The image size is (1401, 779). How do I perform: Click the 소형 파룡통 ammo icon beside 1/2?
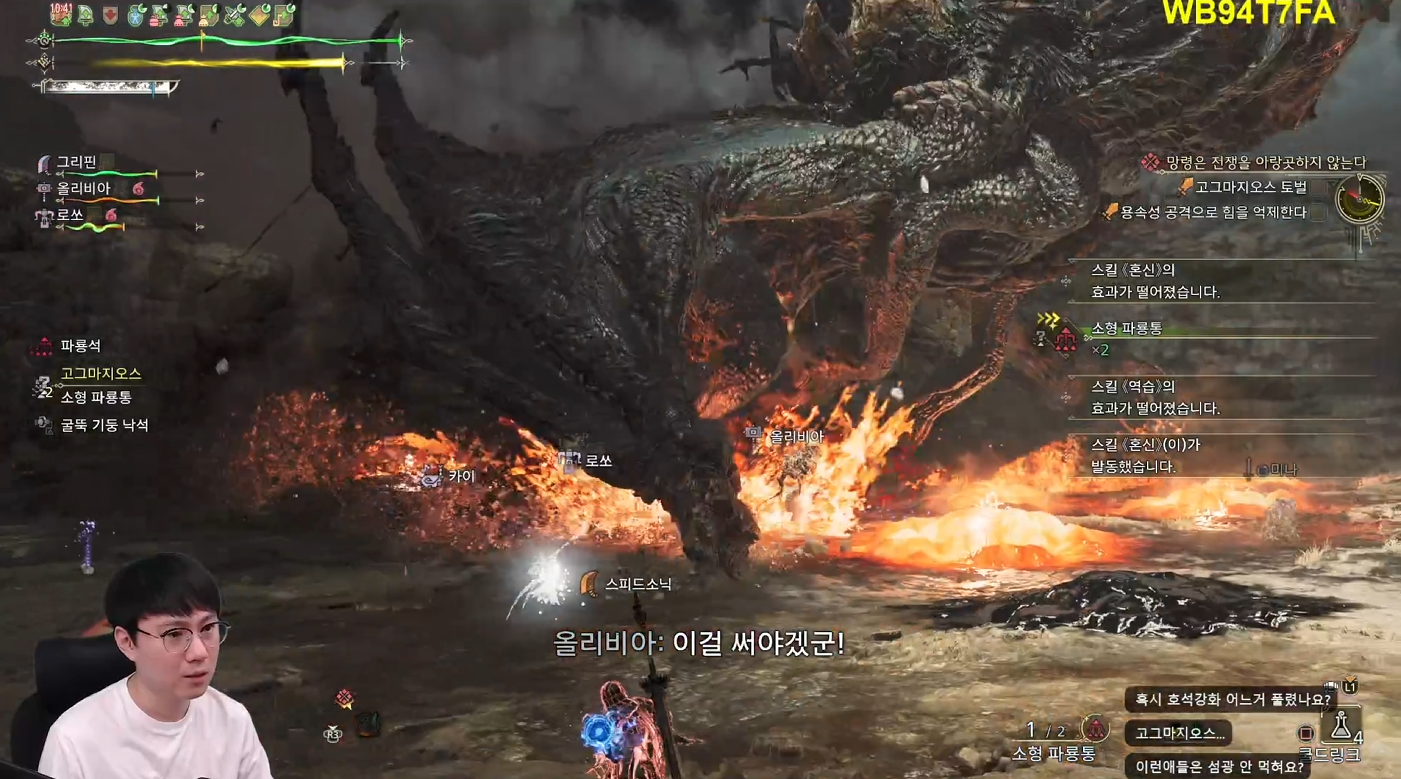(1097, 729)
